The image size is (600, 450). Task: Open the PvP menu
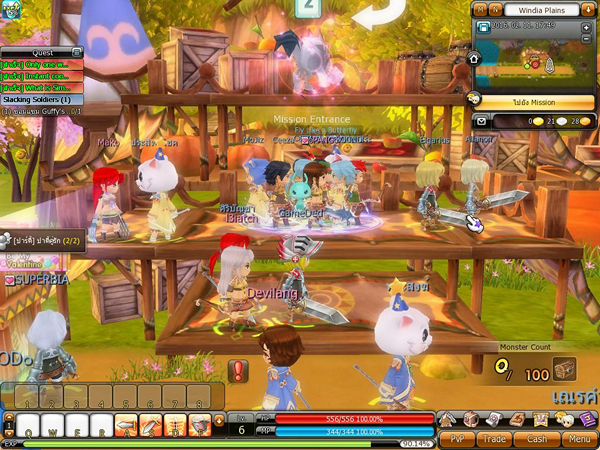(x=457, y=437)
